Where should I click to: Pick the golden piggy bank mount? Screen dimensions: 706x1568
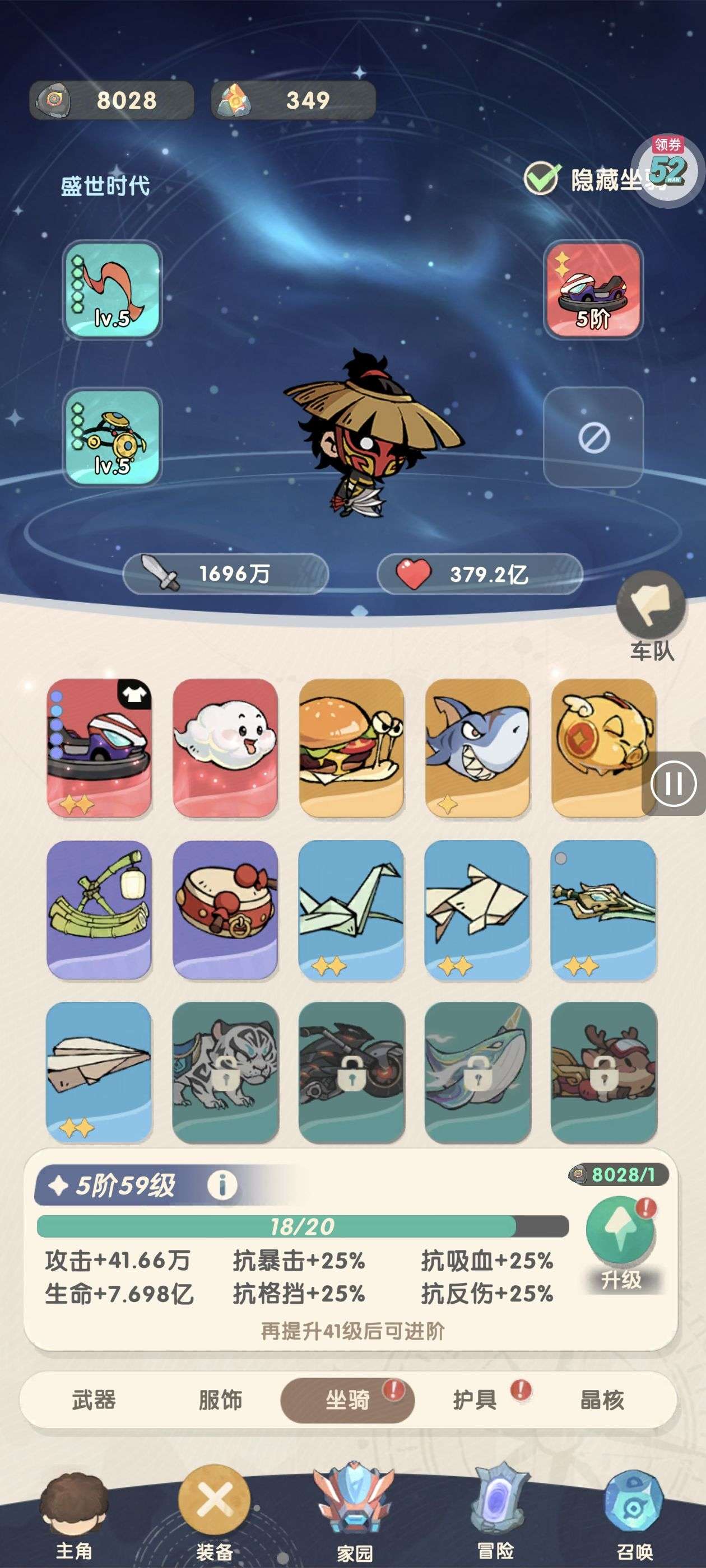coord(603,748)
